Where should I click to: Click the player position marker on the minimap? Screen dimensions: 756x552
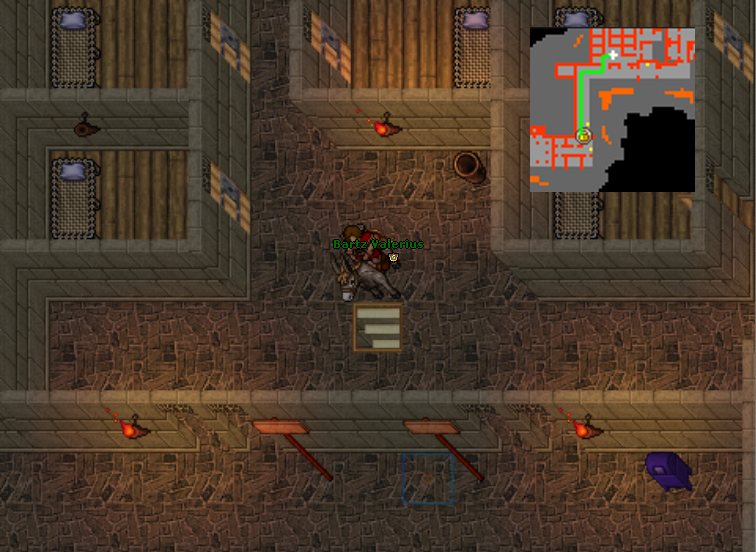pyautogui.click(x=583, y=135)
